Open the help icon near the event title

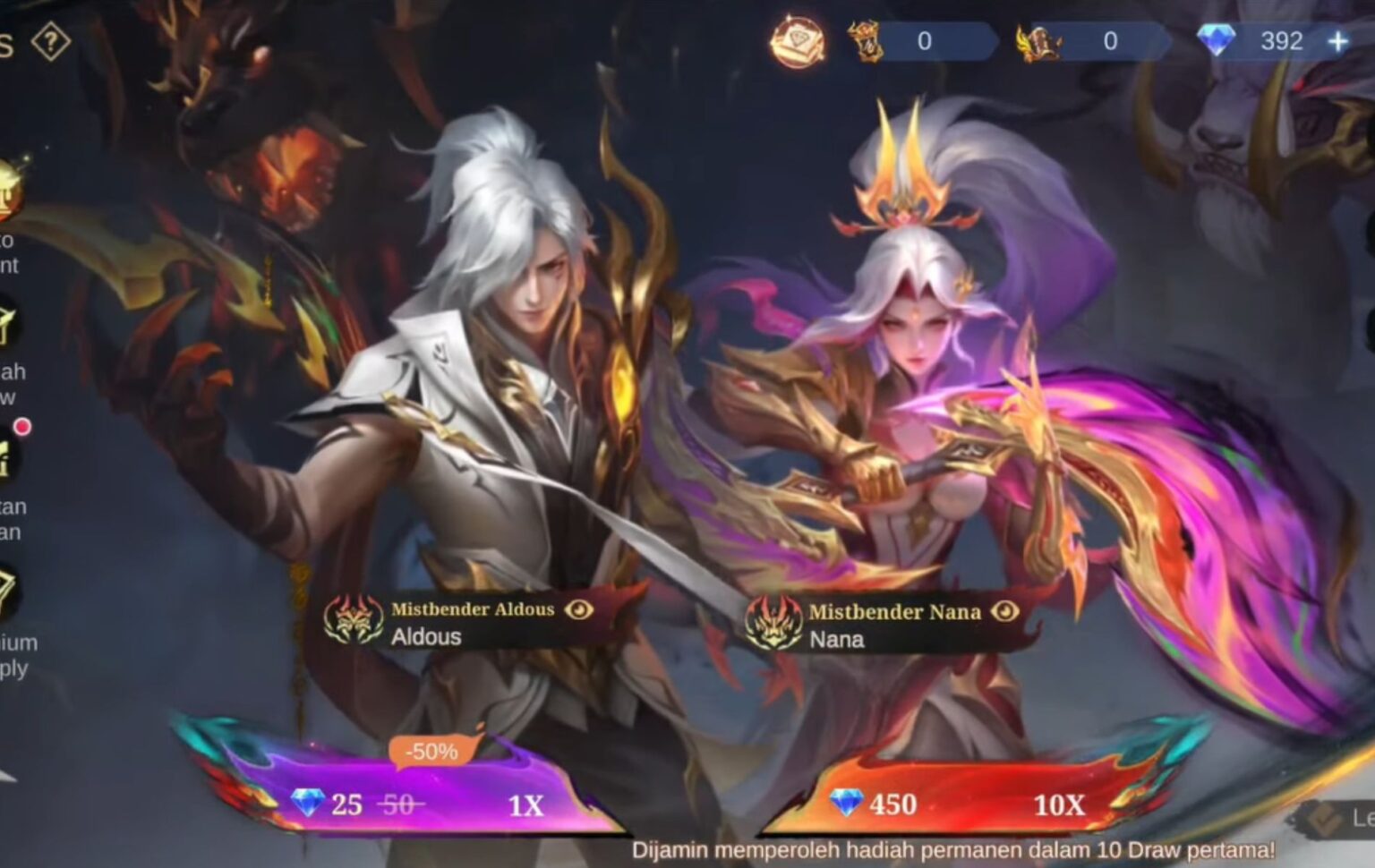[49, 39]
